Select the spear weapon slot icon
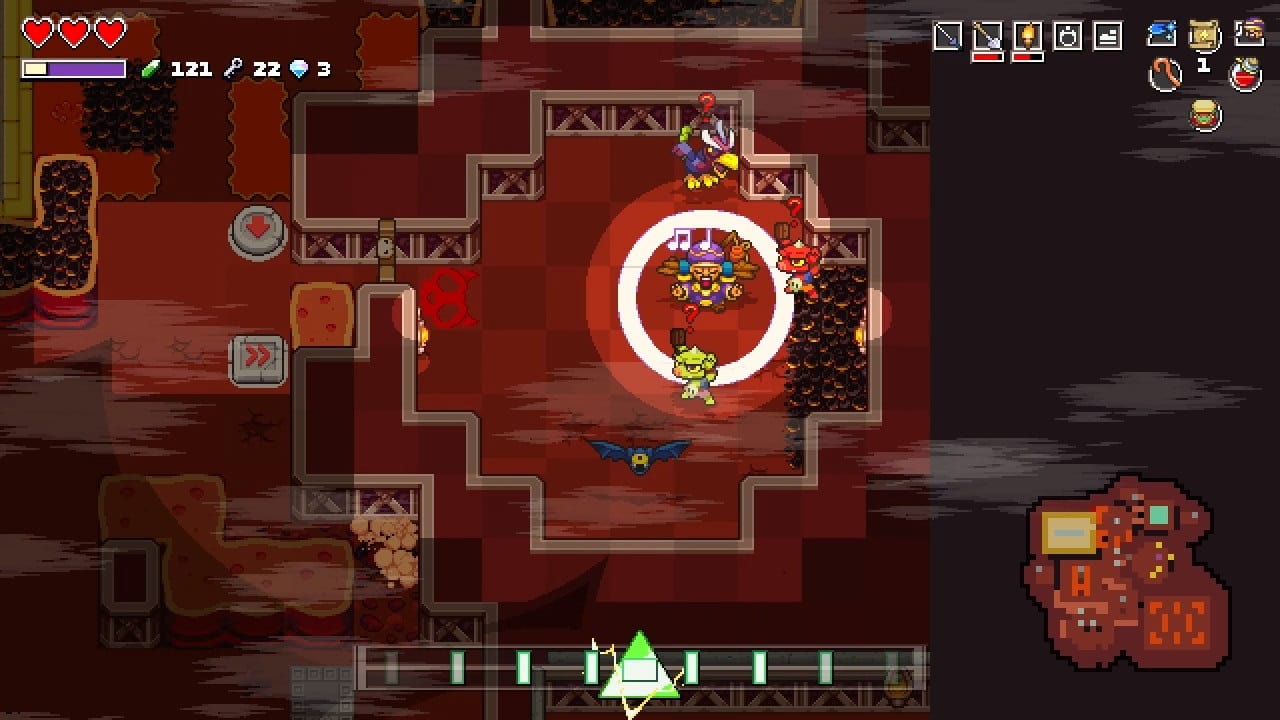 [948, 35]
